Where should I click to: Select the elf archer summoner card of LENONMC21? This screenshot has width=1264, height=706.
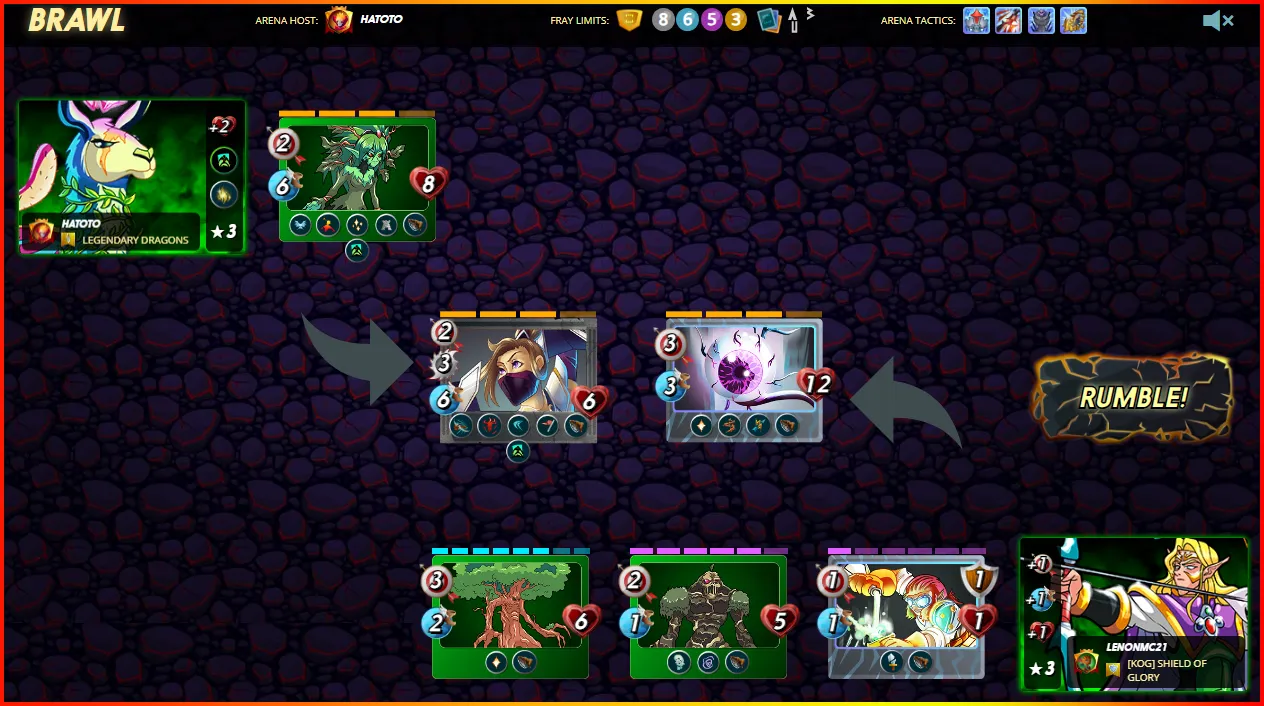(x=1135, y=612)
